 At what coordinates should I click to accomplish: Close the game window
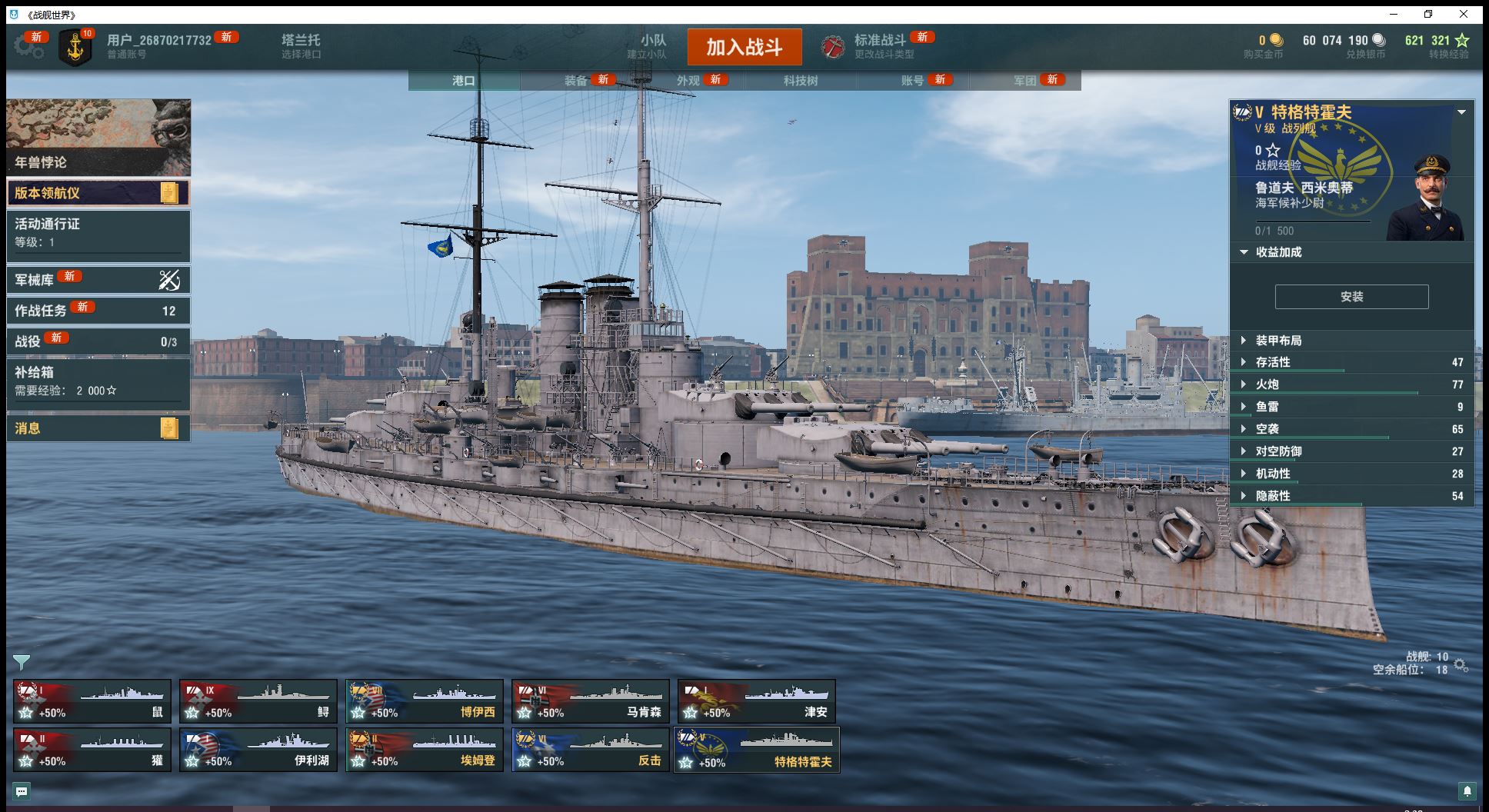click(x=1464, y=14)
